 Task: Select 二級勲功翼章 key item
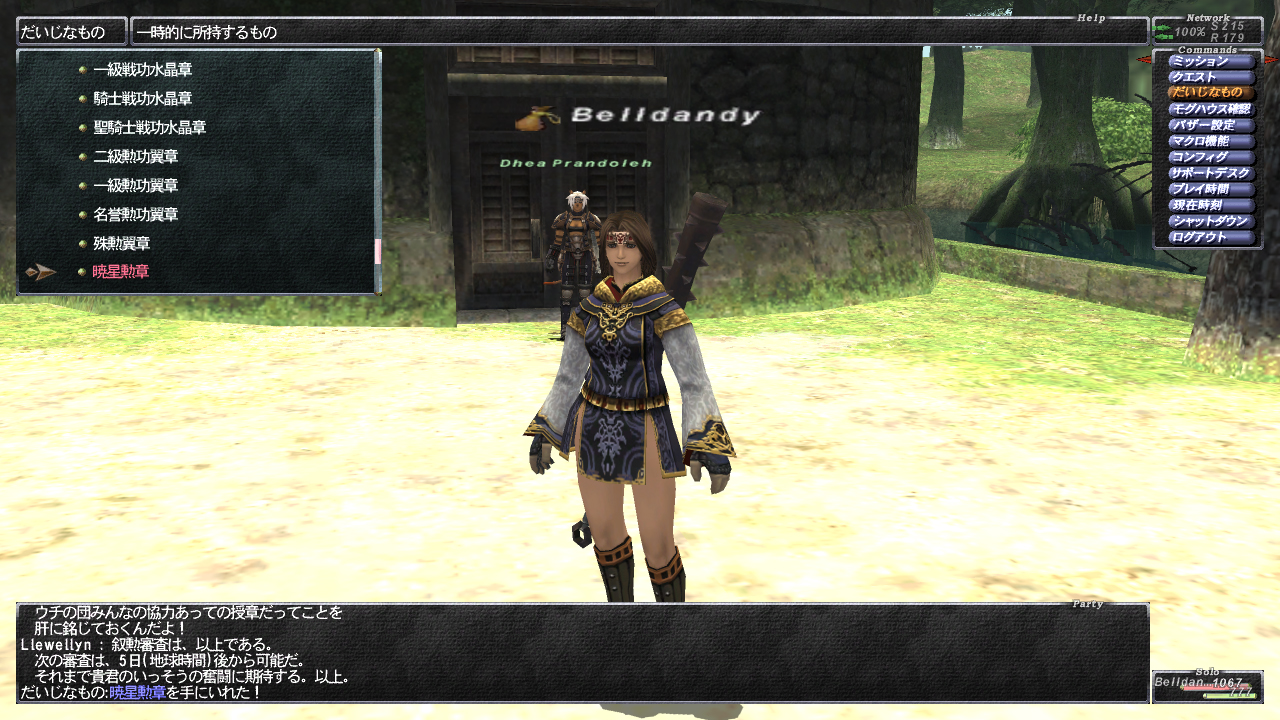coord(135,157)
